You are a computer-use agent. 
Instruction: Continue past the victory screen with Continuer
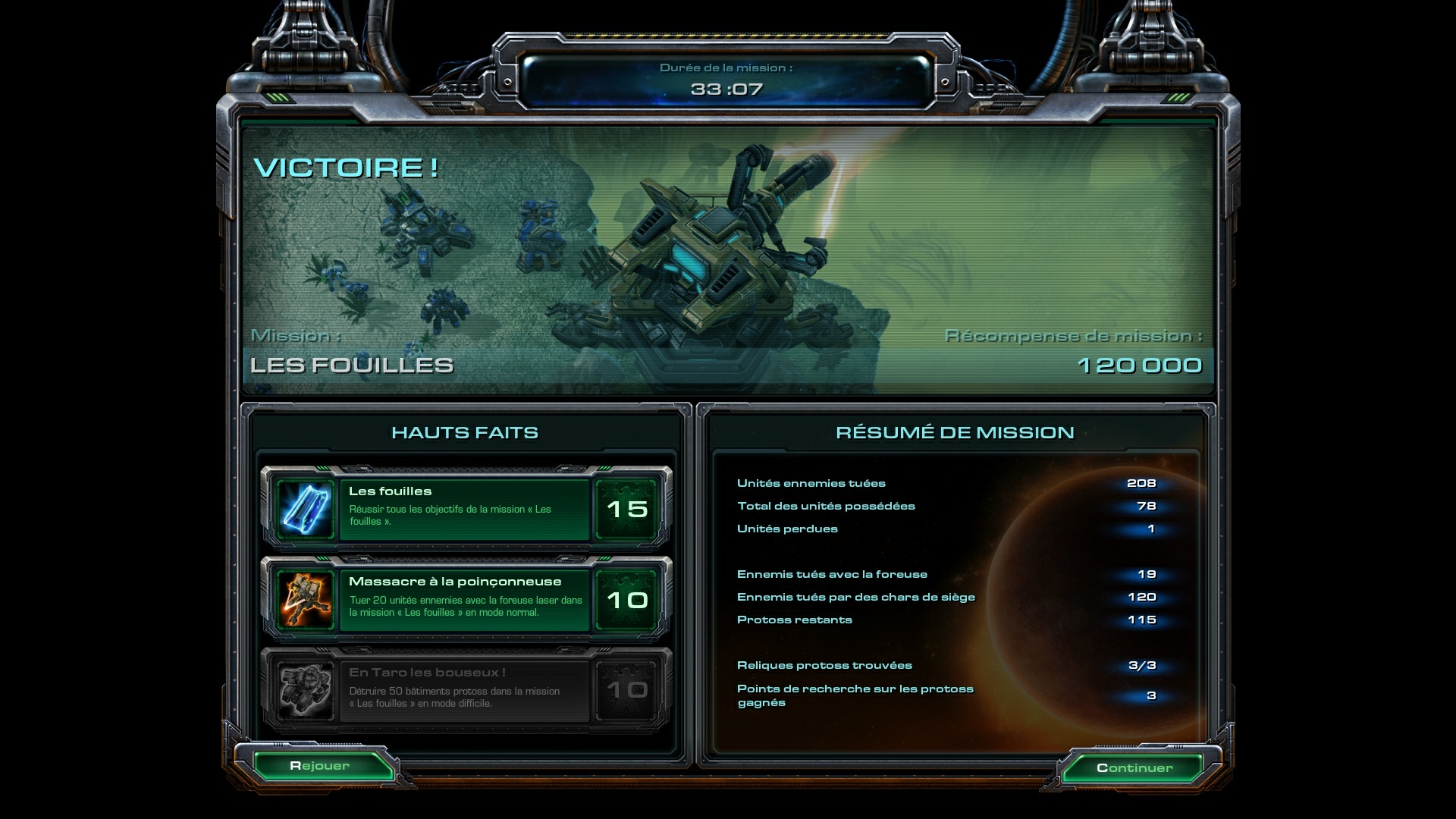[1134, 768]
